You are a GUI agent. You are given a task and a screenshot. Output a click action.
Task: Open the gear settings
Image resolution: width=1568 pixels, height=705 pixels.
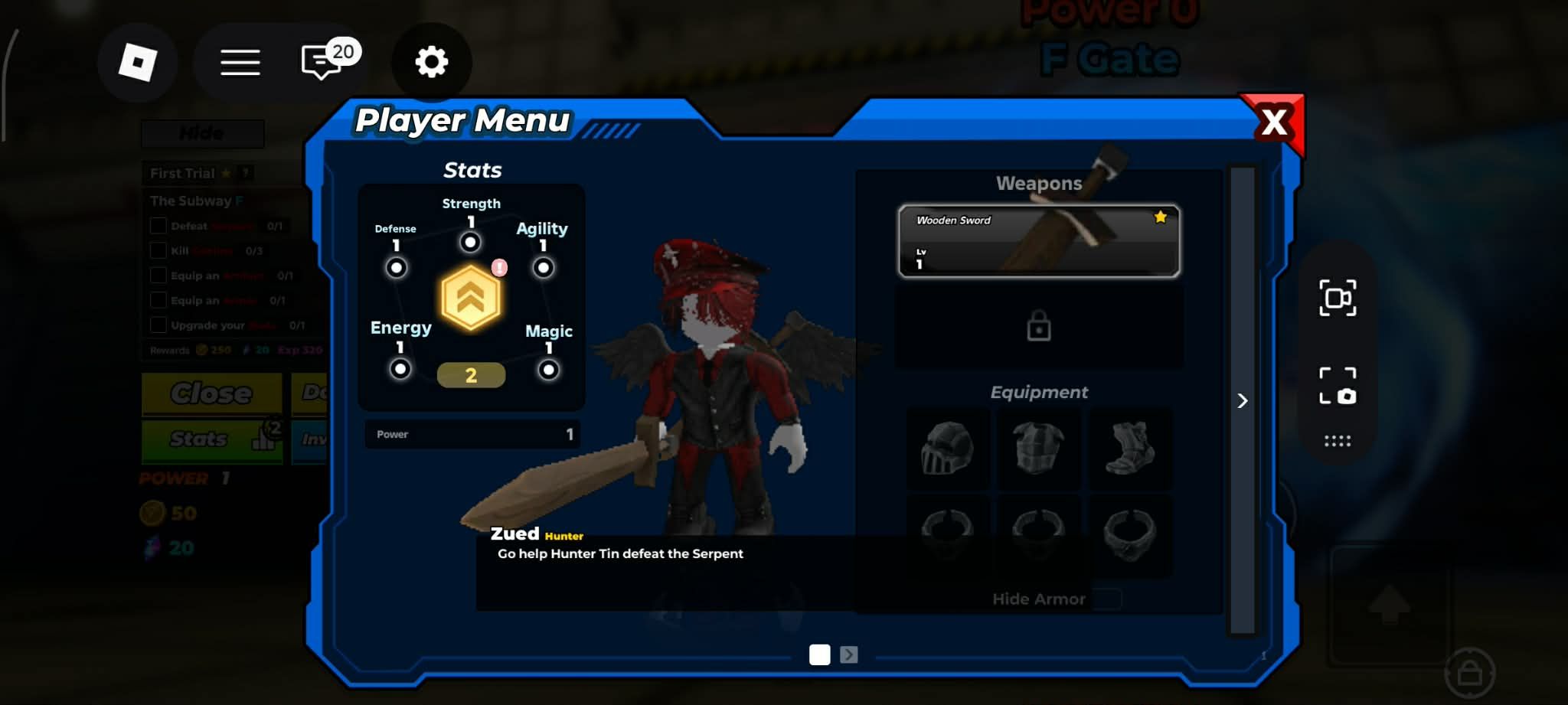431,62
